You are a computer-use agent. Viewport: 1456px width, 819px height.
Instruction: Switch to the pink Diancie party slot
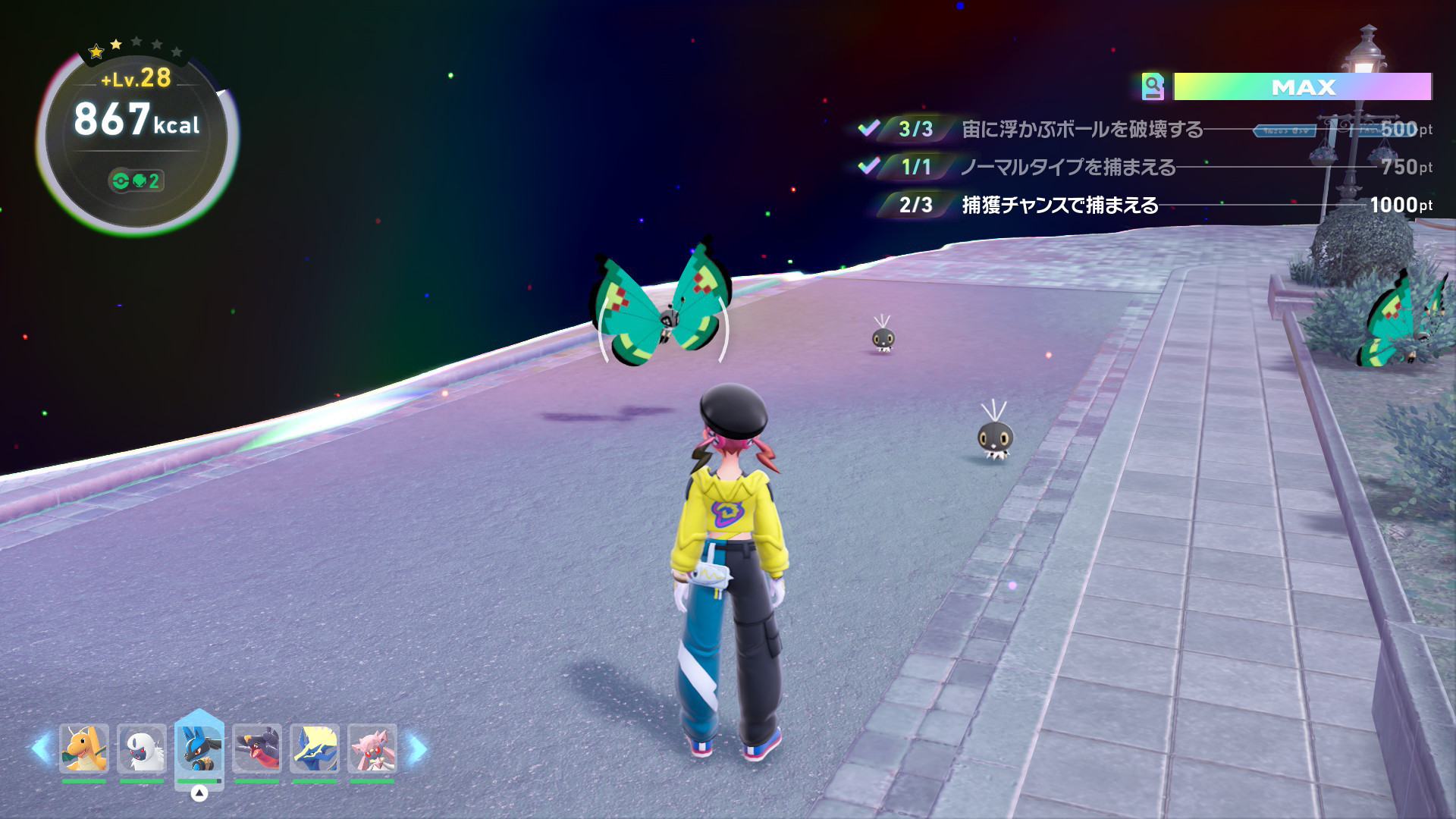tap(372, 748)
